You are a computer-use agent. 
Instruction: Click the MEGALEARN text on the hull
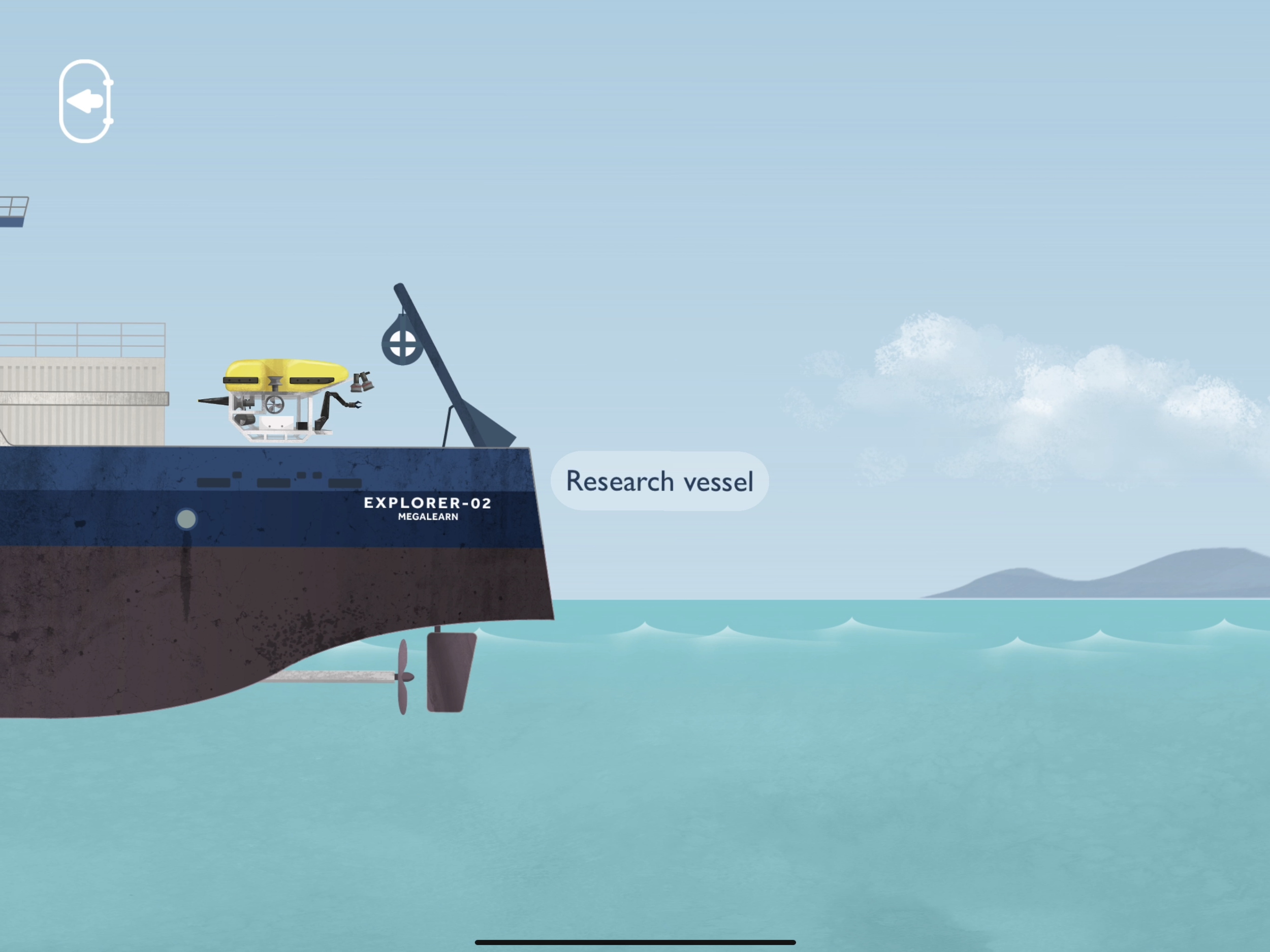[x=428, y=517]
